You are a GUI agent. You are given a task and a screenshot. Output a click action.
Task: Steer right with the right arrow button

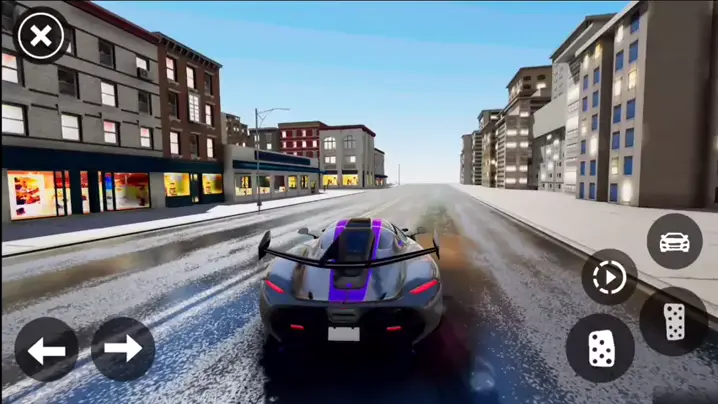pyautogui.click(x=123, y=349)
